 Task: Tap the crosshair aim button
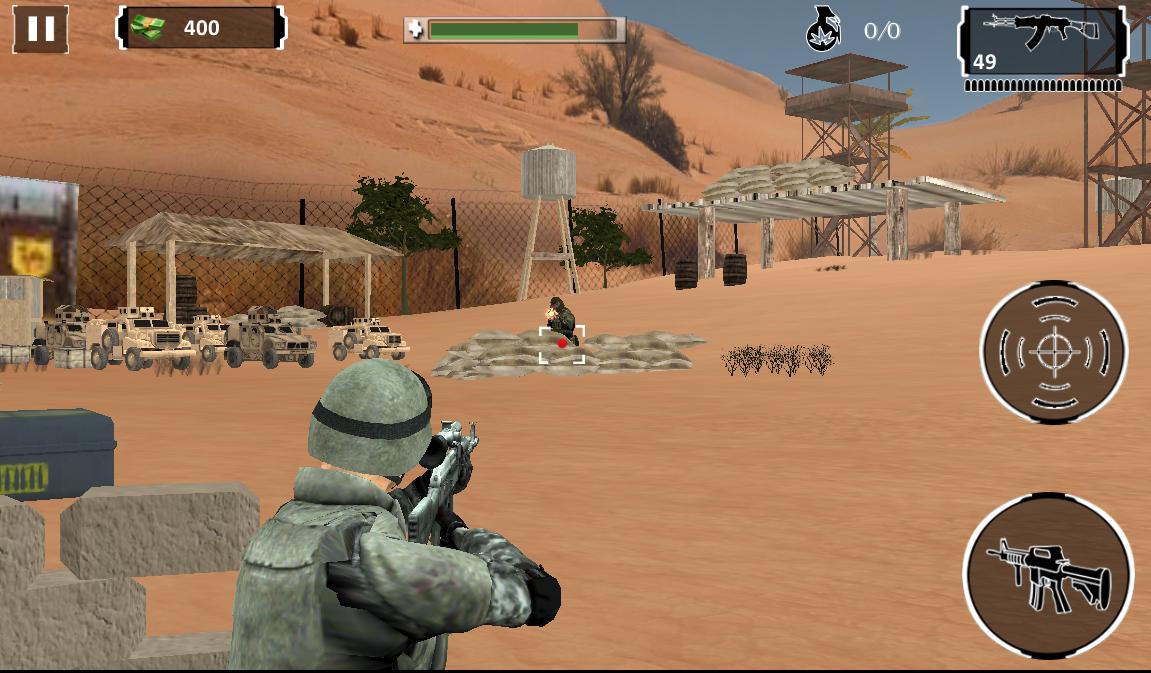1052,352
